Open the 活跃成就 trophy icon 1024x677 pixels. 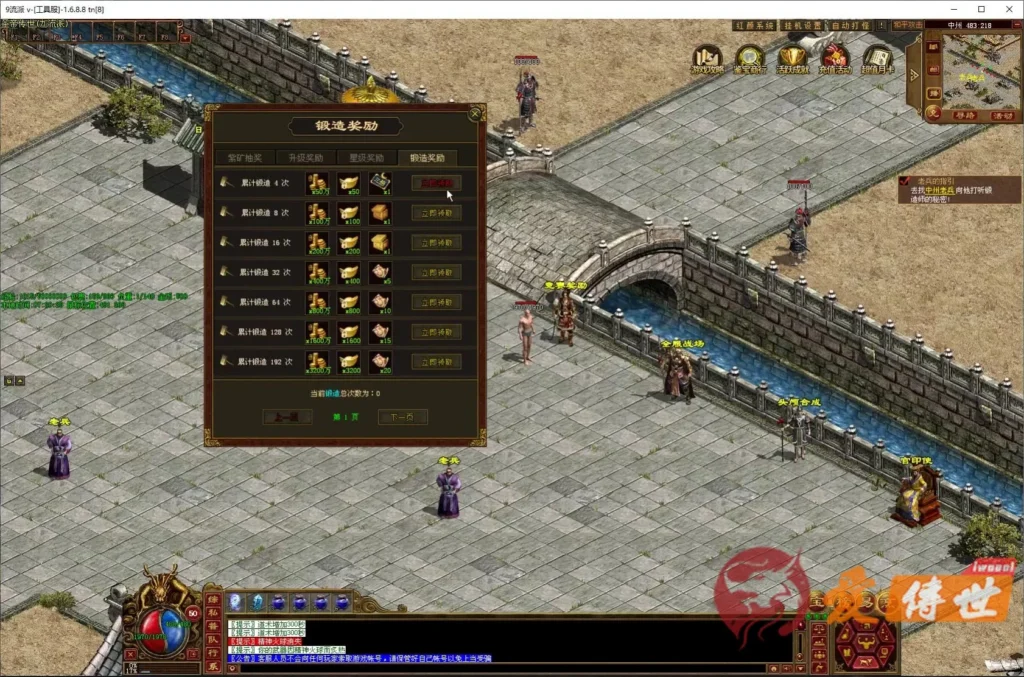point(793,59)
